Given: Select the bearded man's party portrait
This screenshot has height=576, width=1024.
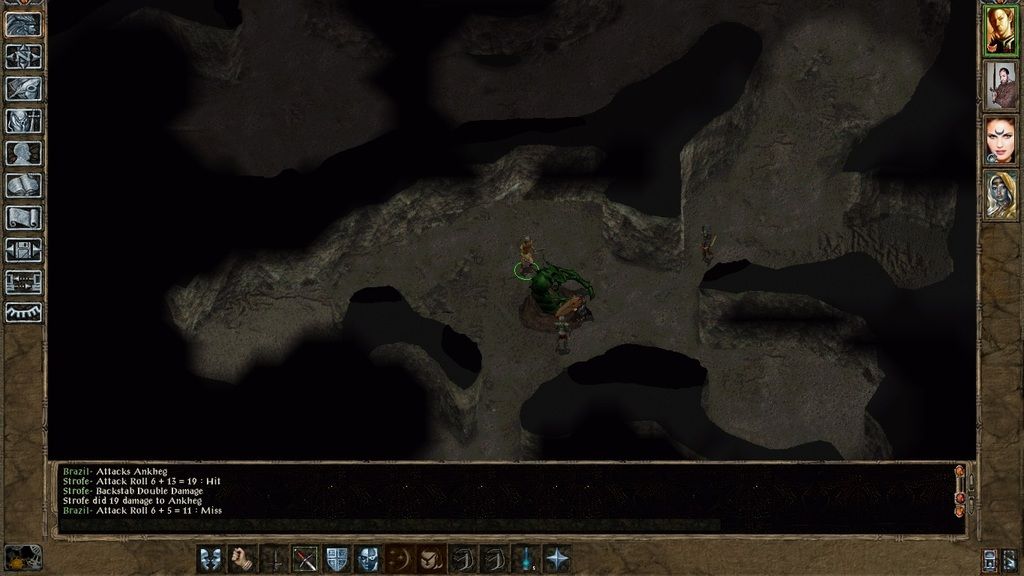Looking at the screenshot, I should (x=1000, y=85).
